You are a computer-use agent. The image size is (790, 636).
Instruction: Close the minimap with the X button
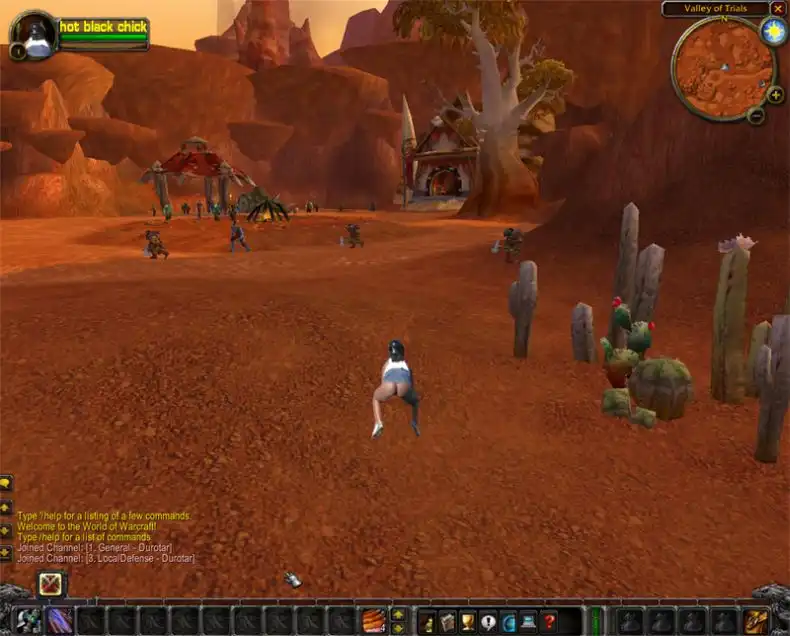pos(778,8)
